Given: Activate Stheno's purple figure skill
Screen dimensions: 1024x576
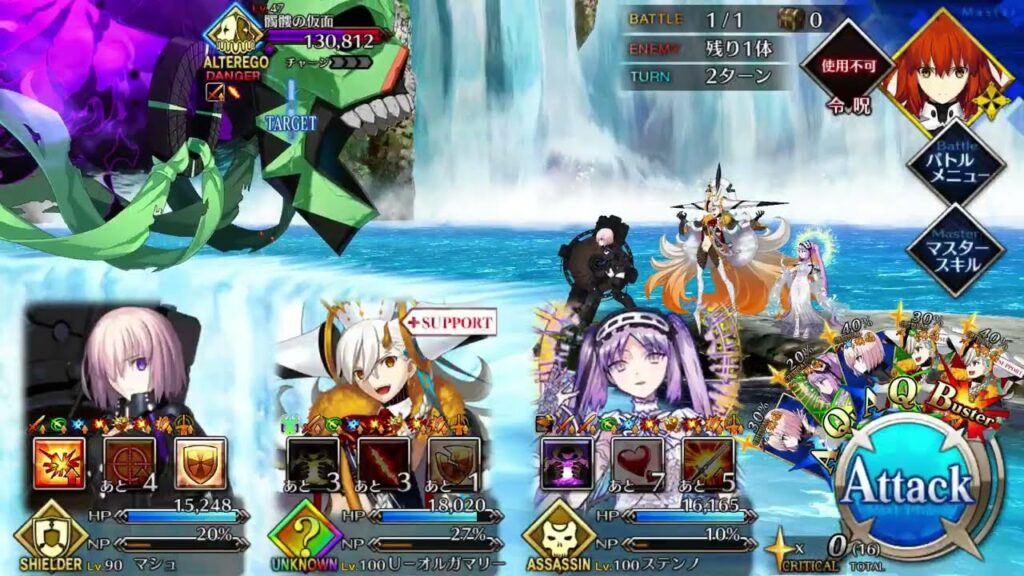Looking at the screenshot, I should pos(567,462).
